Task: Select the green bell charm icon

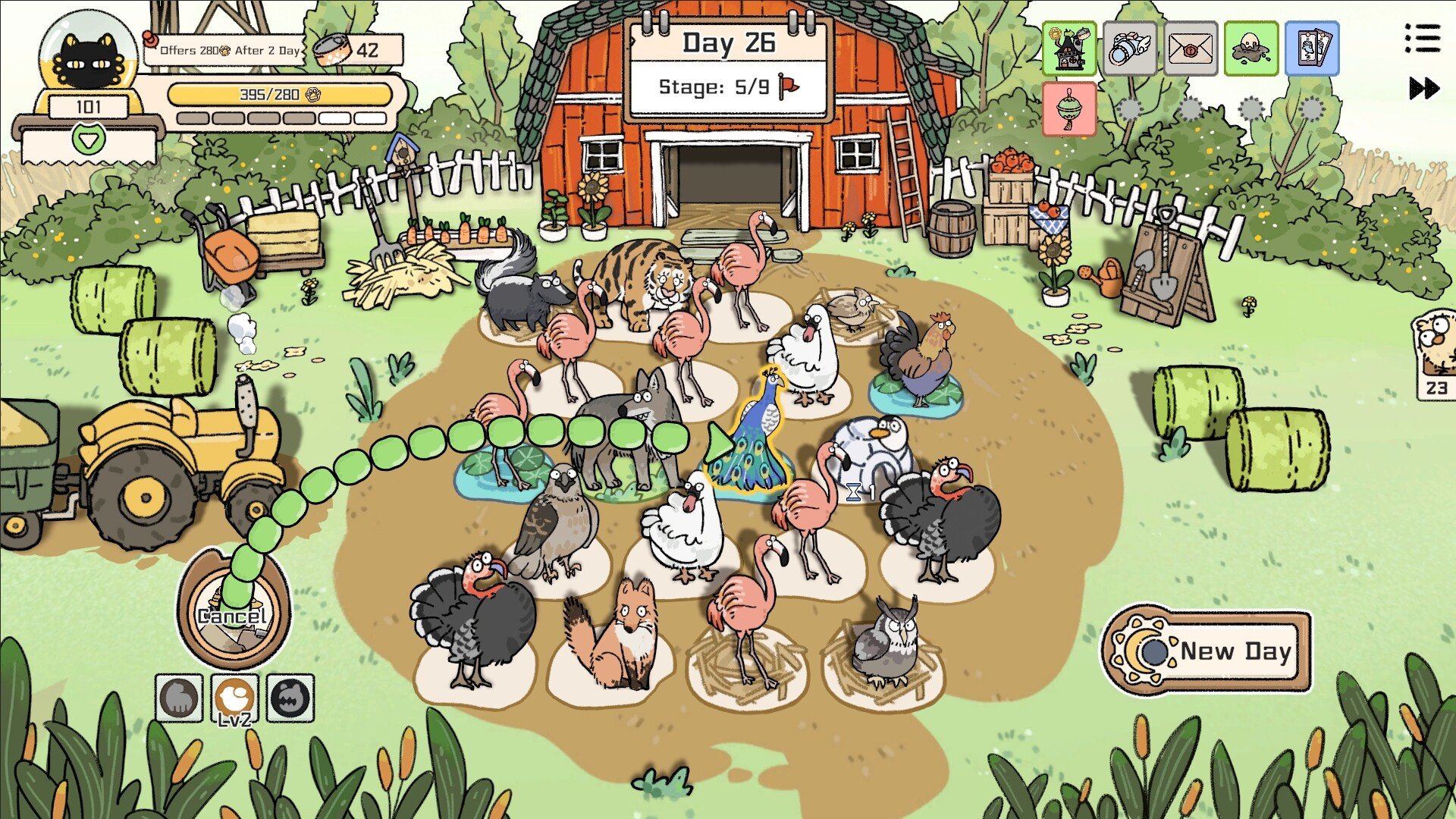Action: (x=1069, y=109)
